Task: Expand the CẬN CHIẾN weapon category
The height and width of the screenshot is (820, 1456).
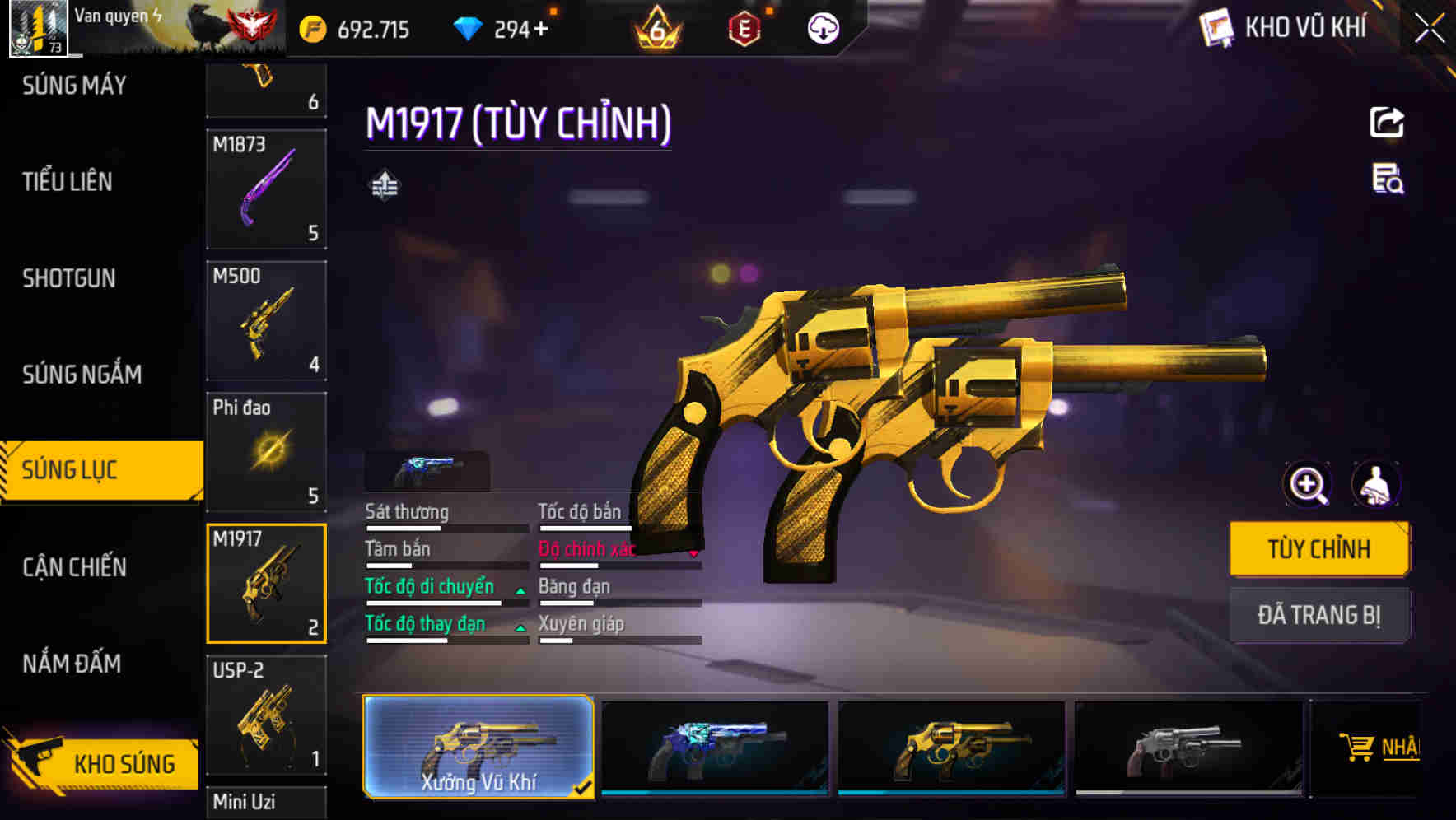Action: pos(73,566)
